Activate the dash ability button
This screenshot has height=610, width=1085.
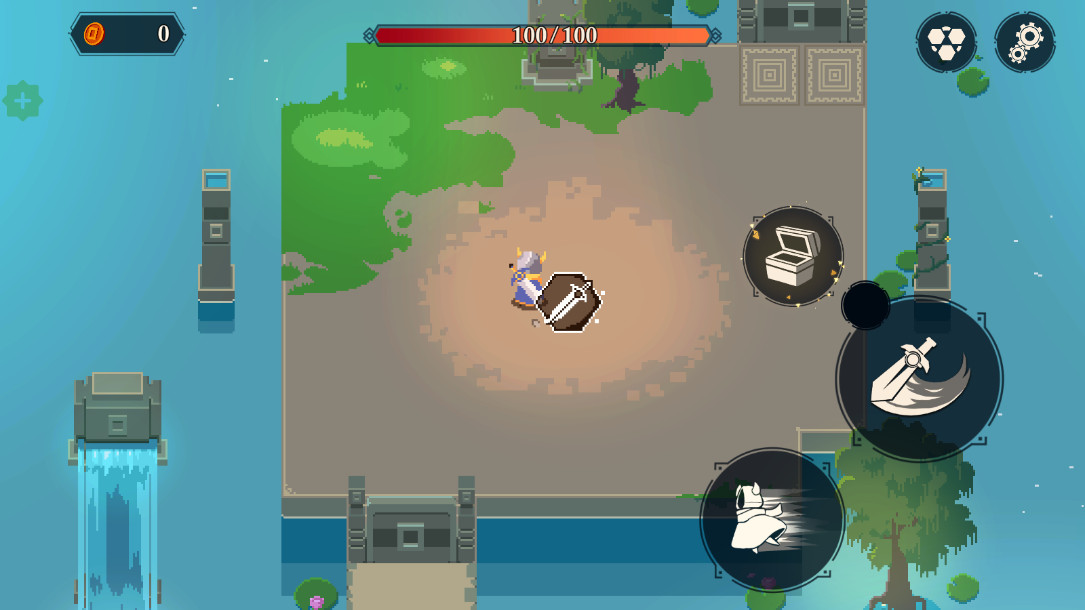[x=772, y=519]
